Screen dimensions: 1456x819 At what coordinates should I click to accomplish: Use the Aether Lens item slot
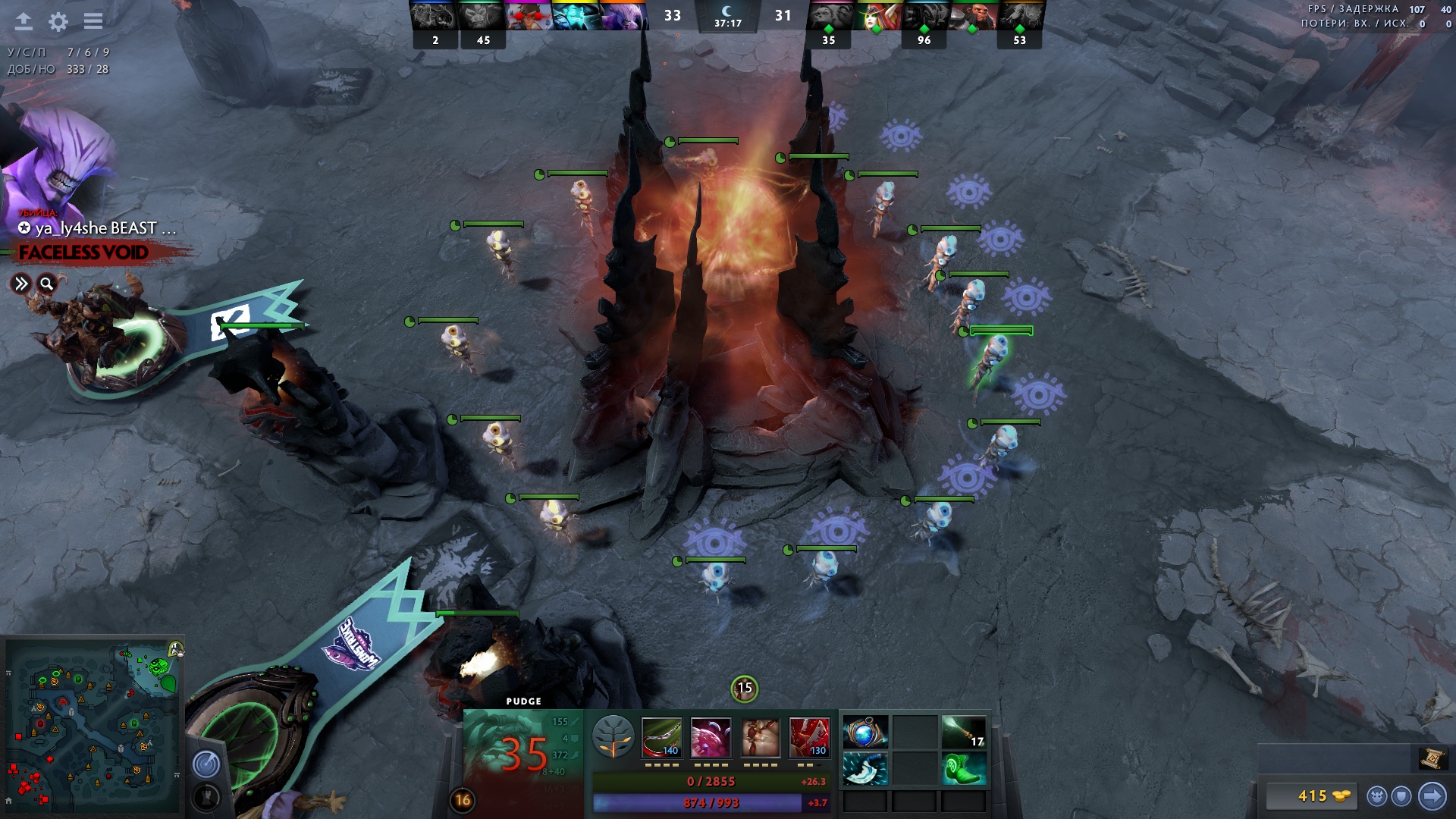865,733
